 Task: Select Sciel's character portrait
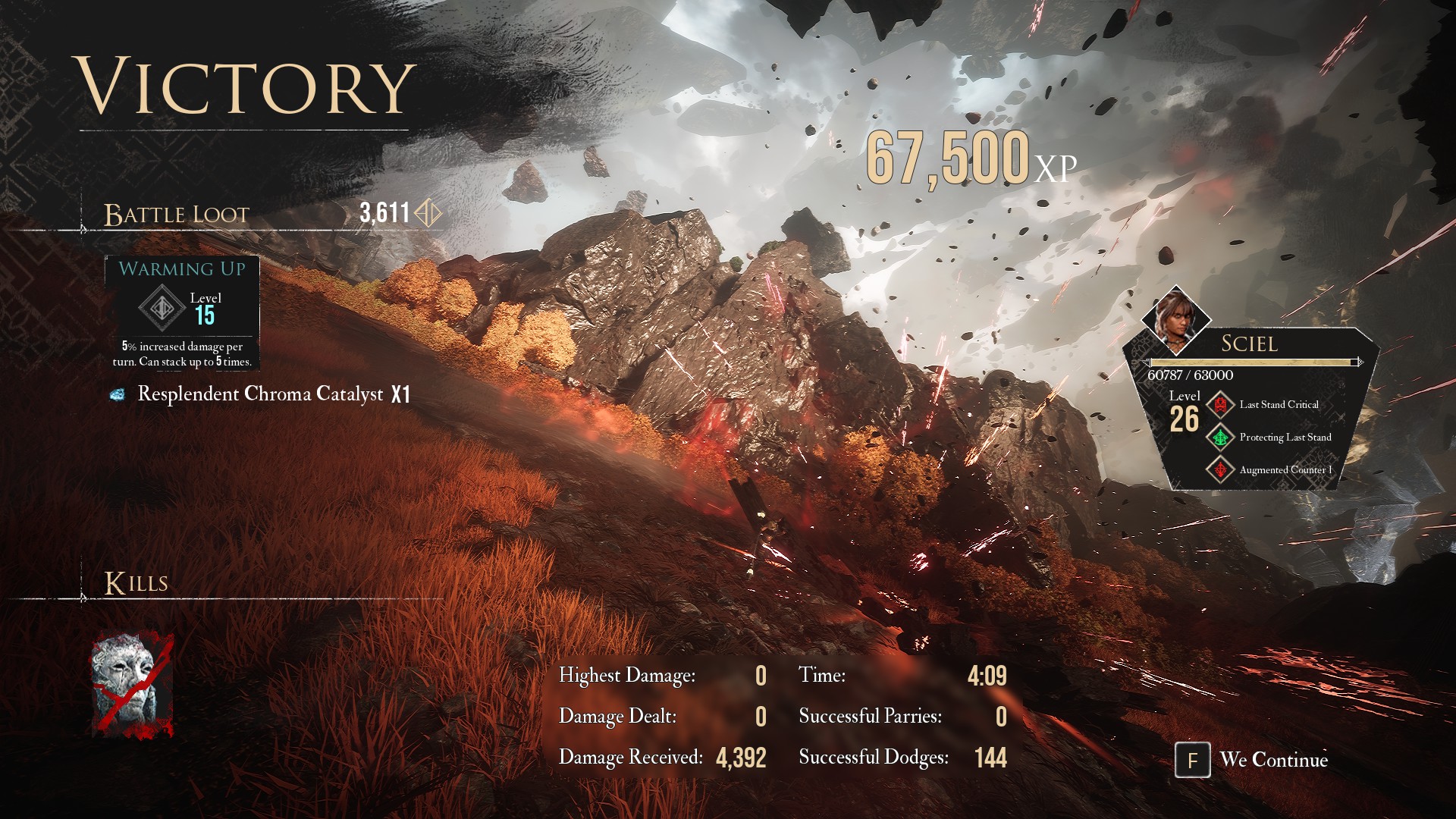click(x=1176, y=319)
